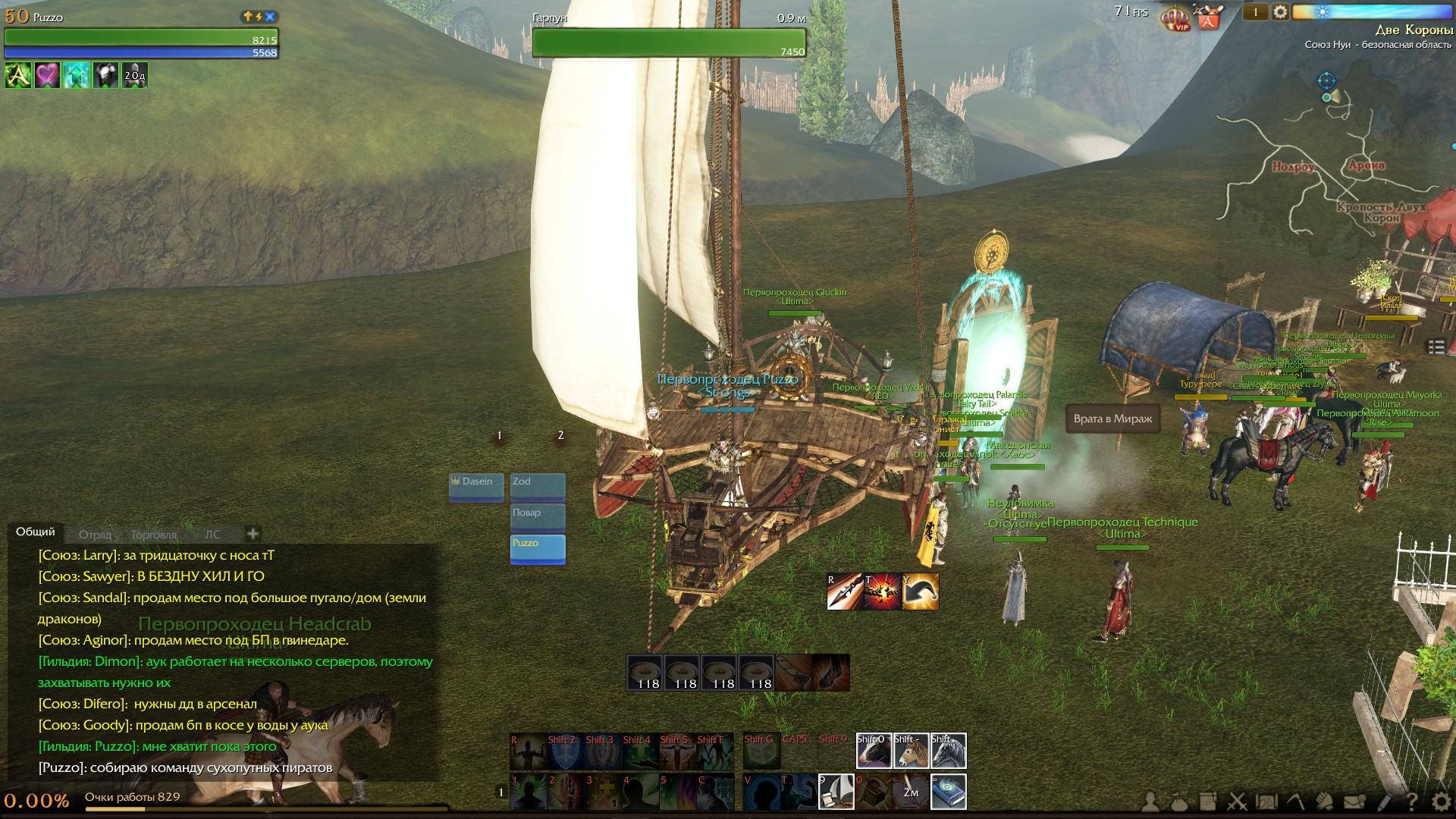
Task: Open minimap settings gear
Action: [x=1280, y=12]
